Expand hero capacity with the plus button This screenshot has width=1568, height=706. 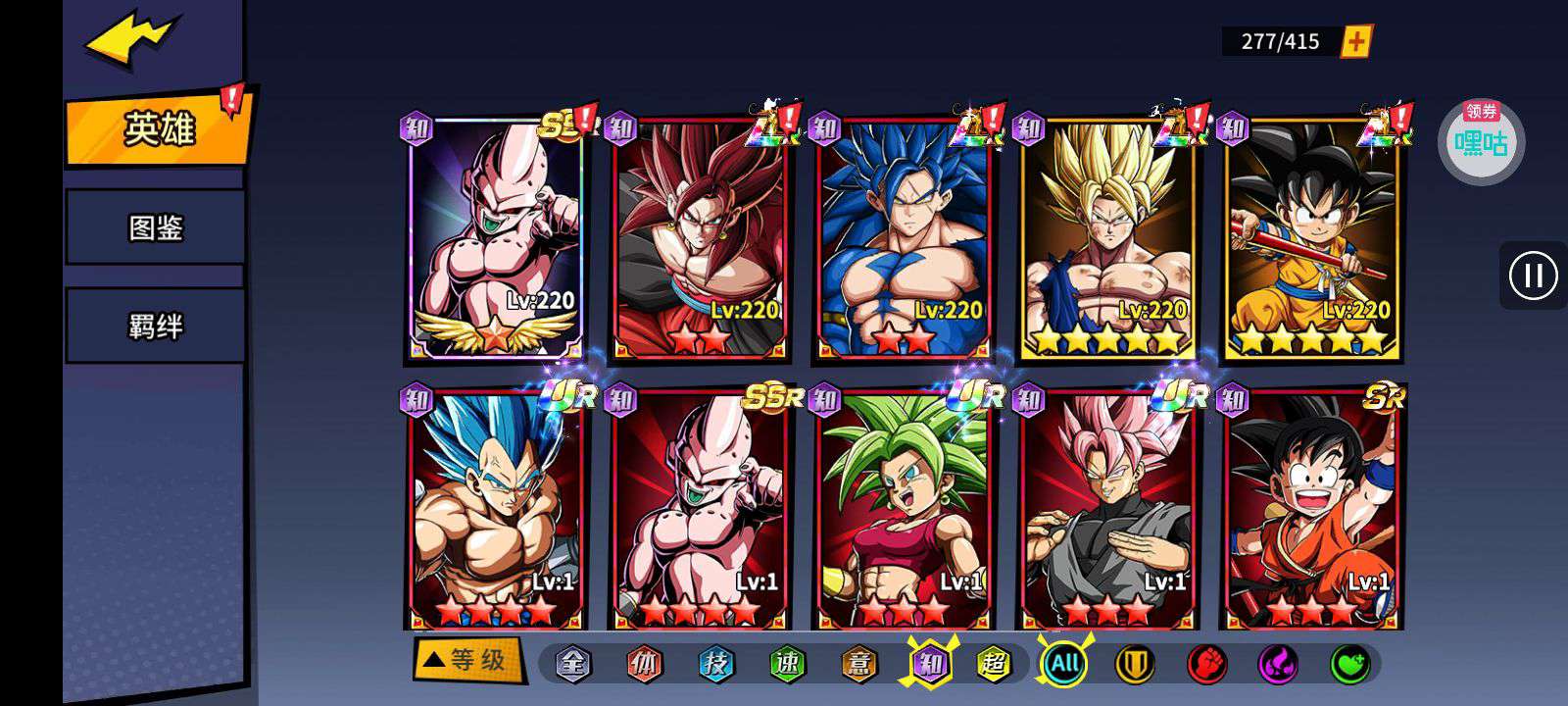[x=1356, y=41]
